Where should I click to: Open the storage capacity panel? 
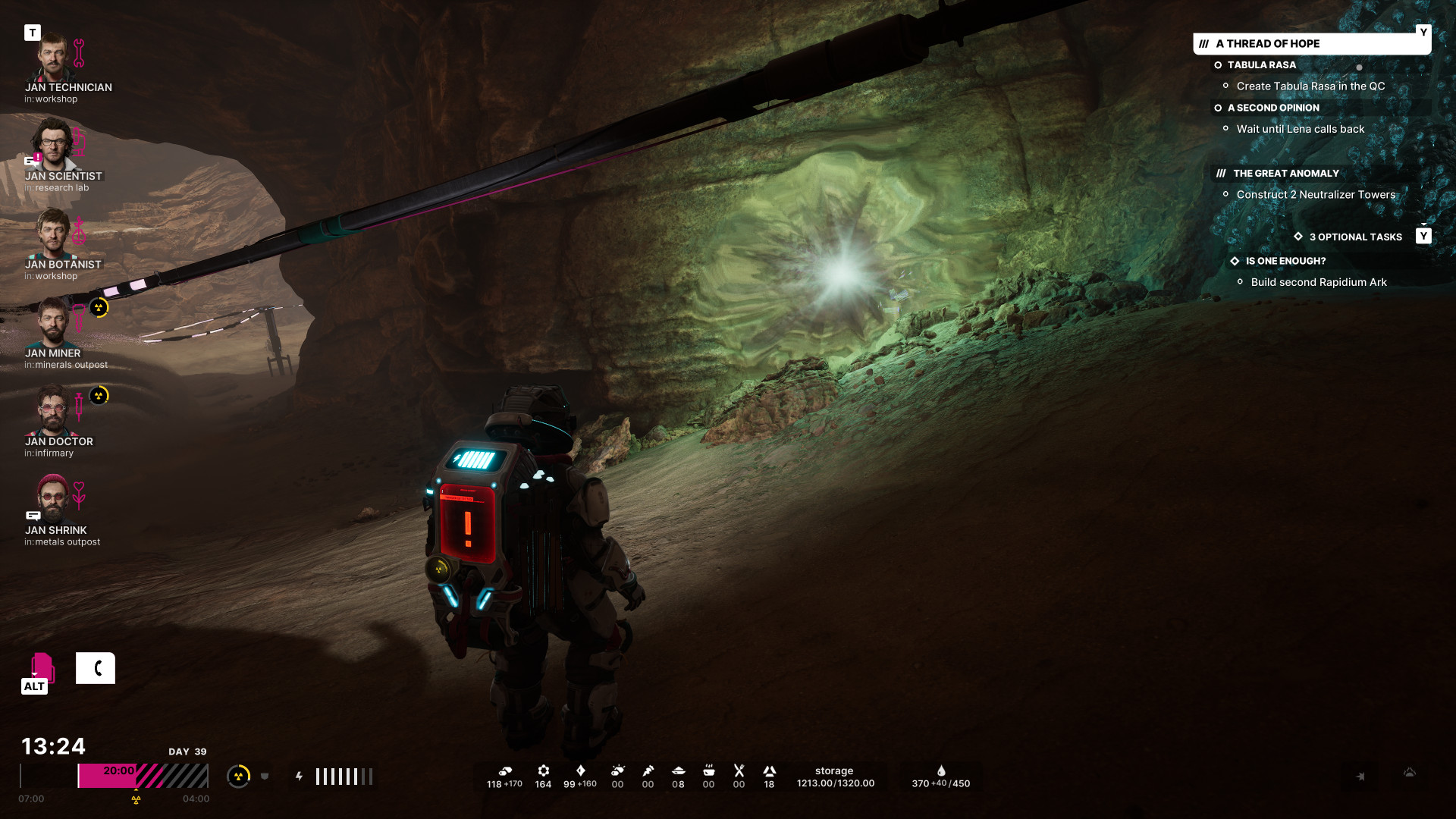[835, 777]
